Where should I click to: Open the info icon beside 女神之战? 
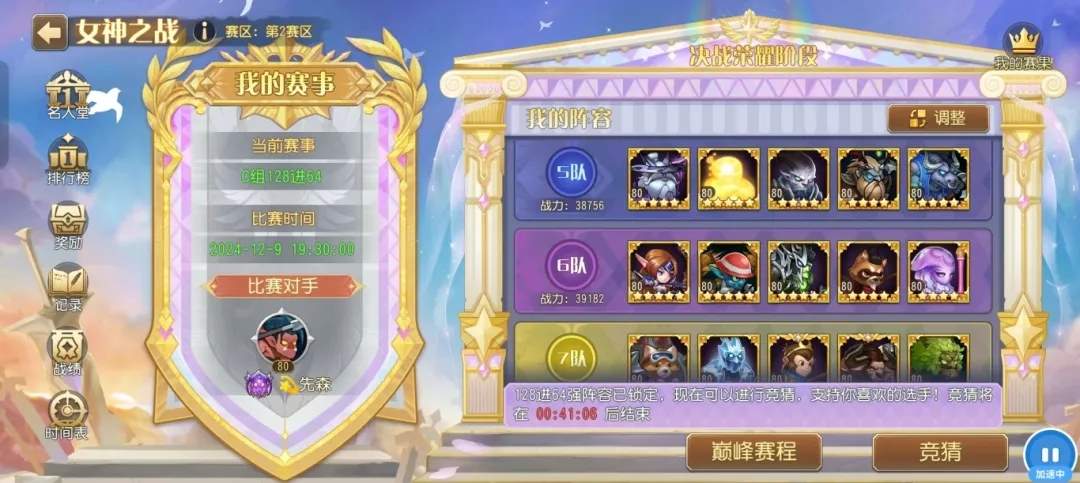click(204, 31)
